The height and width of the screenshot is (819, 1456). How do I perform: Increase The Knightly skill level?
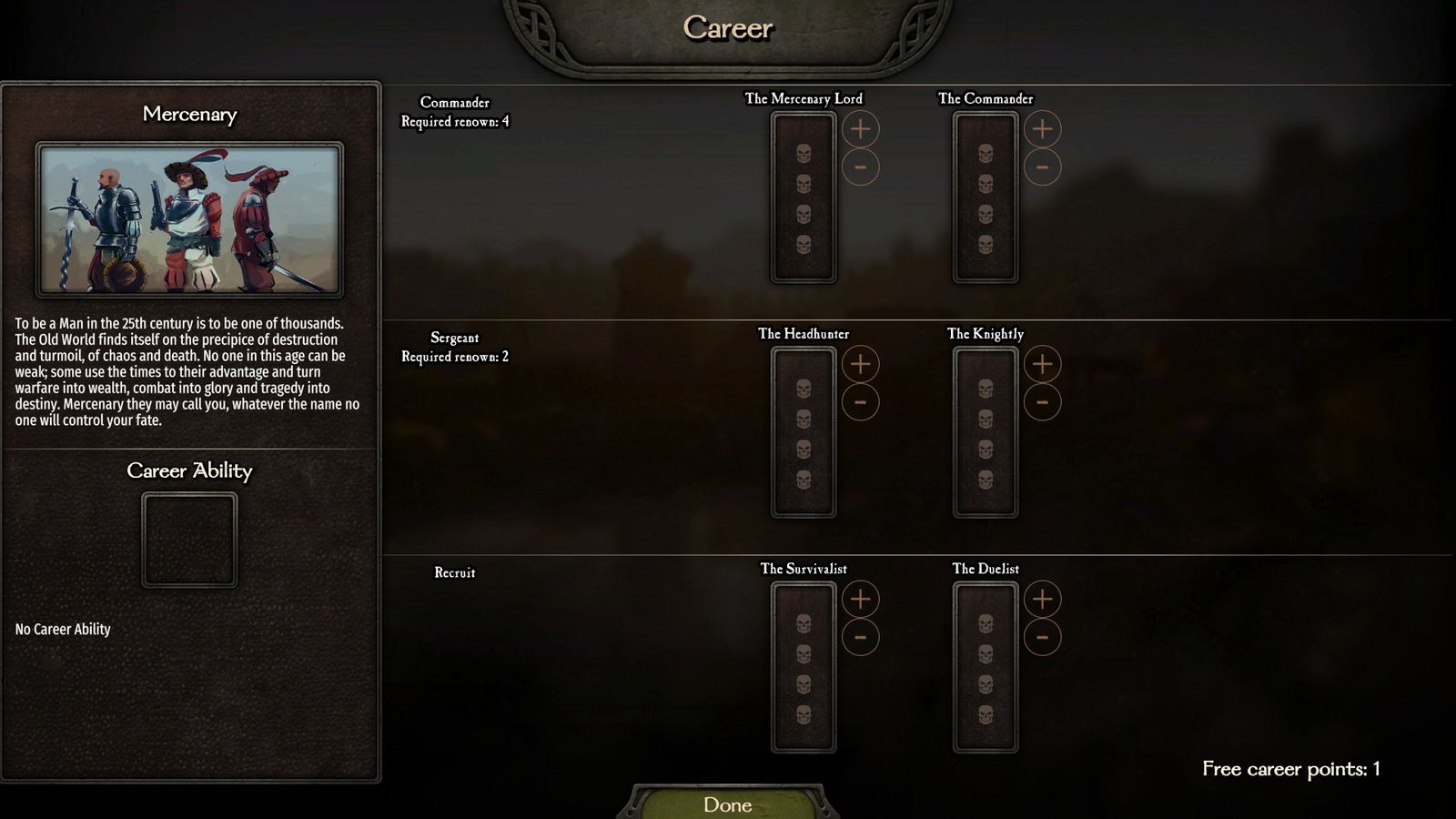[x=1042, y=364]
